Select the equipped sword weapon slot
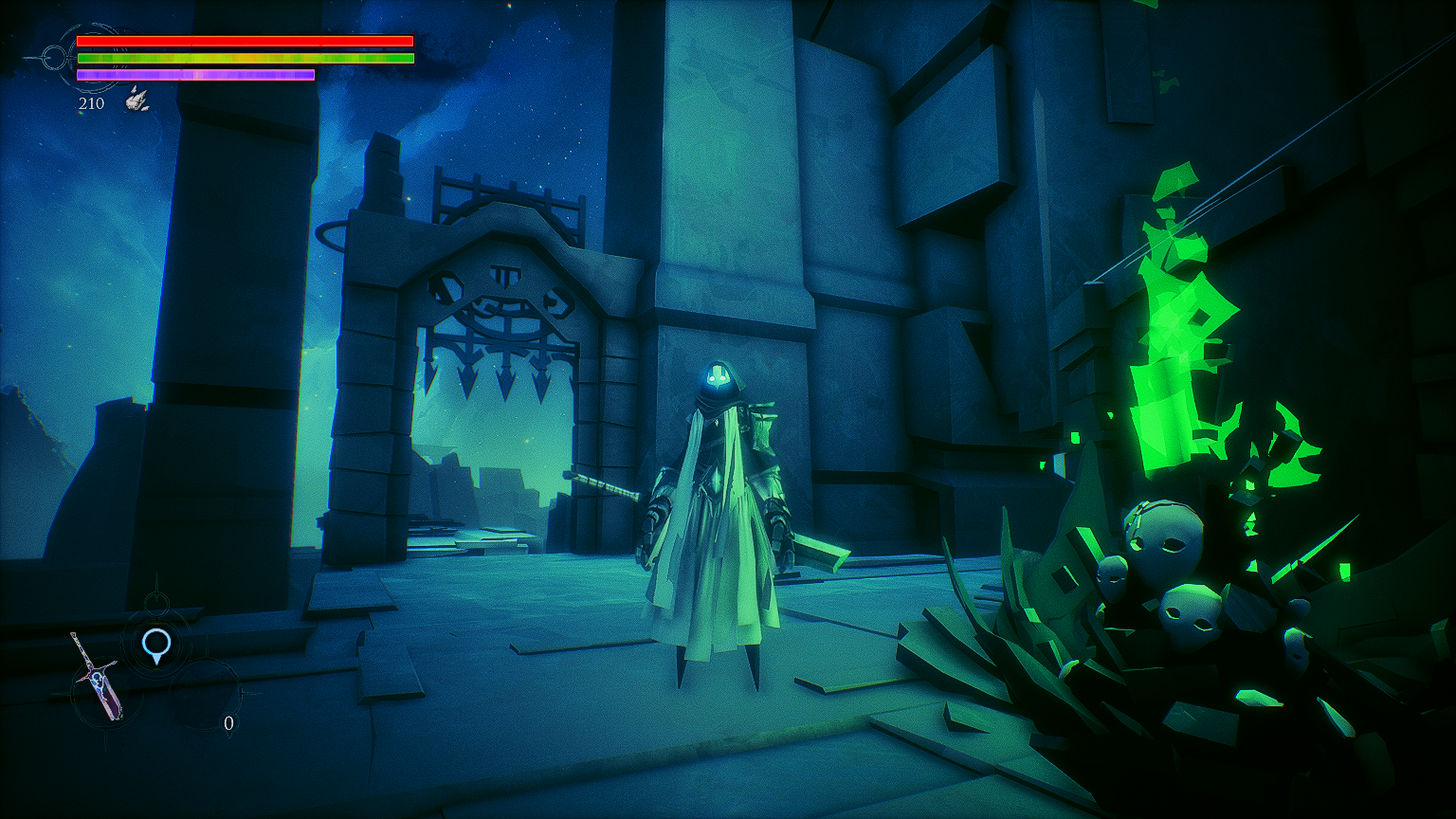 (97, 676)
